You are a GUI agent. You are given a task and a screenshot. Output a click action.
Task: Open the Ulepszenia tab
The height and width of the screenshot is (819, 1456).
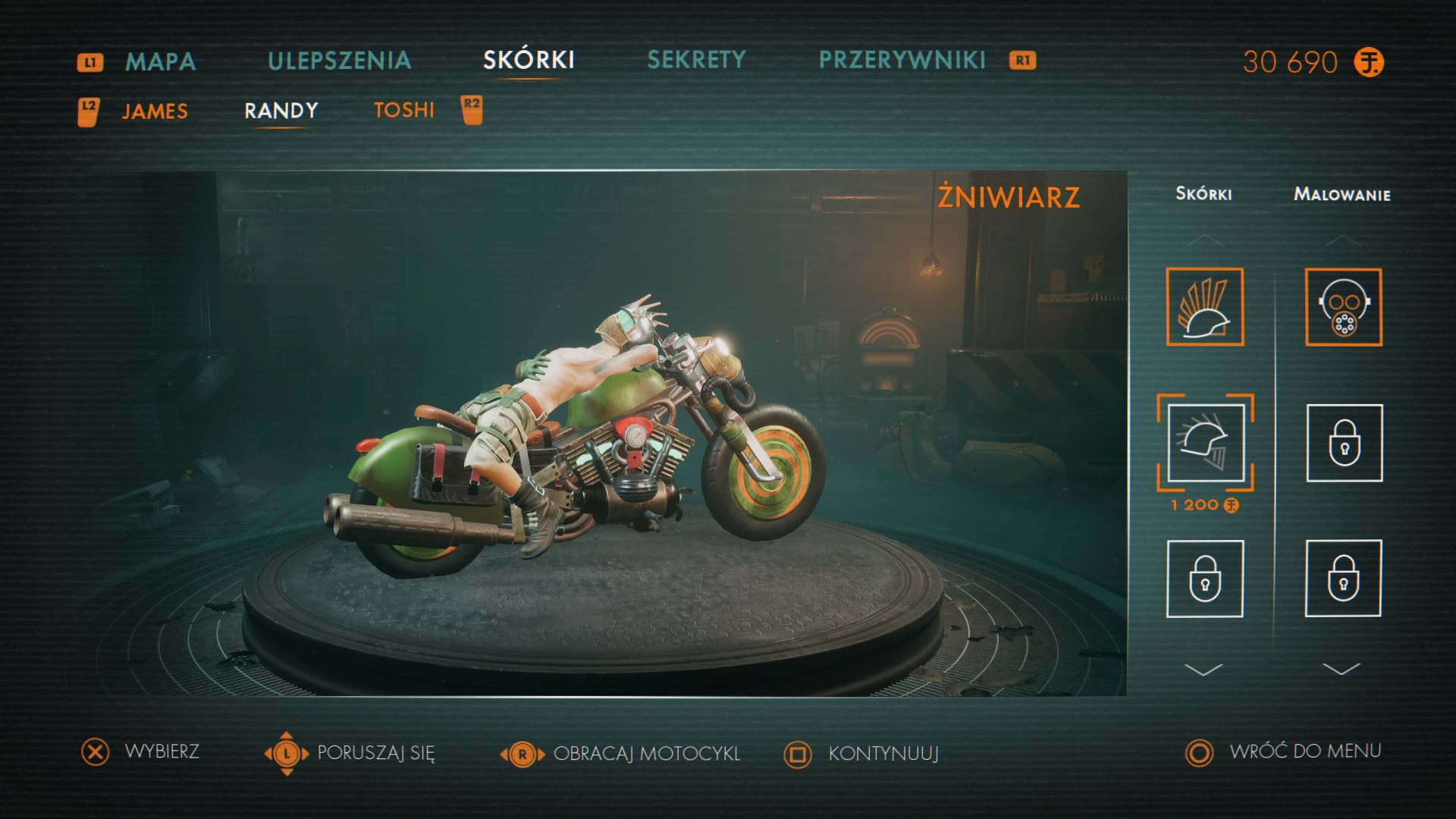coord(339,61)
